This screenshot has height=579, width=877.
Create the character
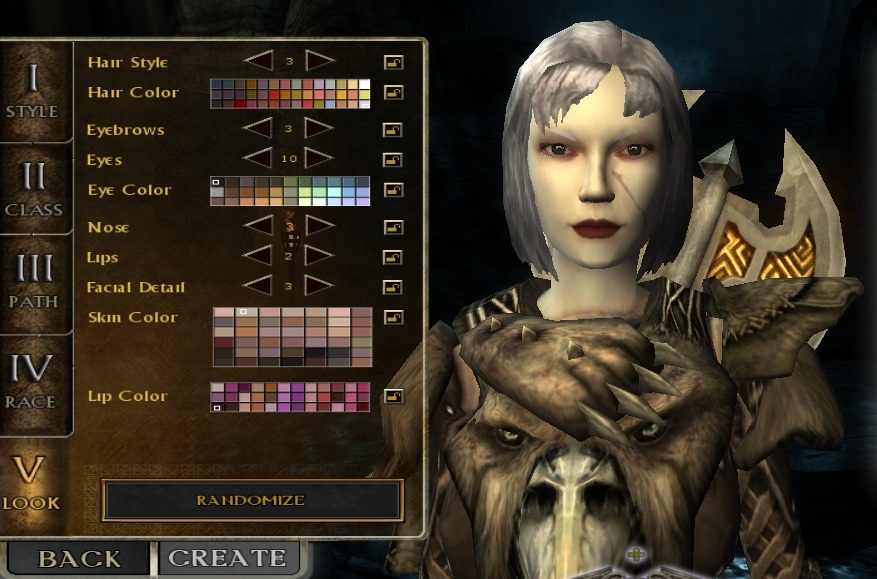click(x=228, y=558)
